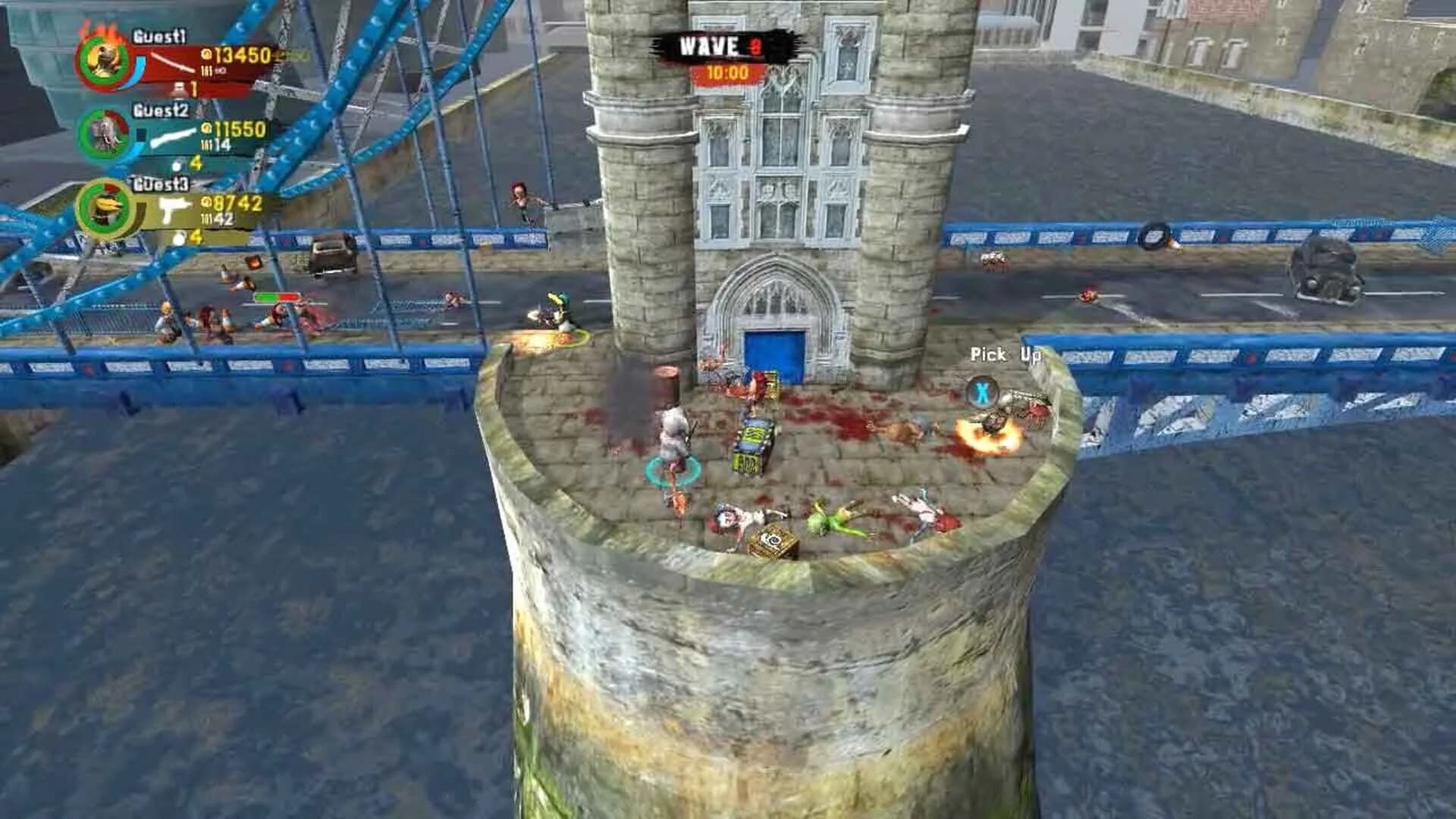
Task: Select Guest3's Uzi weapon icon
Action: (175, 208)
